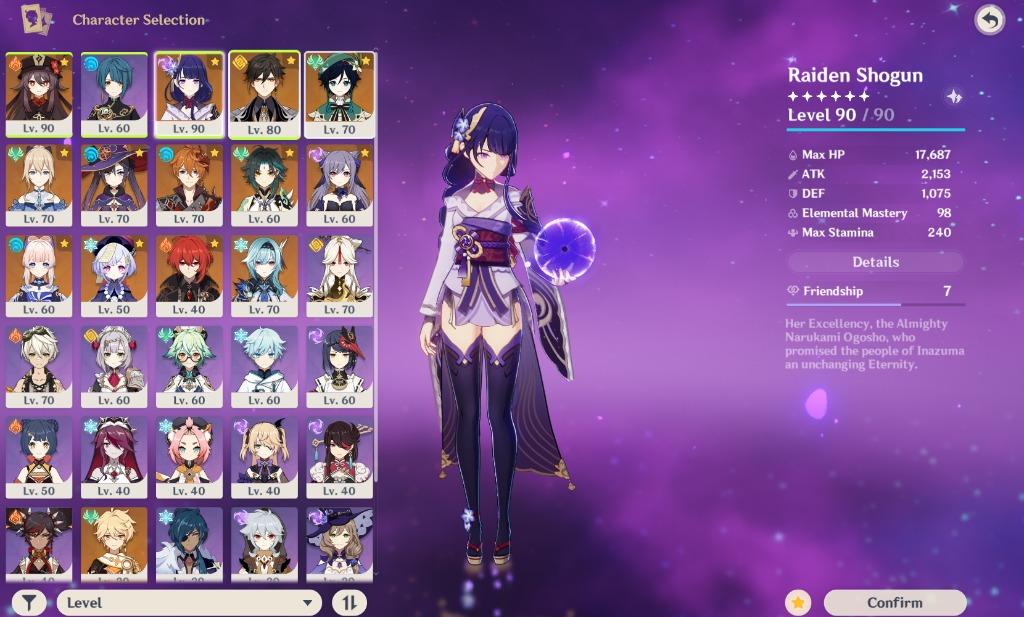Select Keqing from the character grid

tap(339, 184)
